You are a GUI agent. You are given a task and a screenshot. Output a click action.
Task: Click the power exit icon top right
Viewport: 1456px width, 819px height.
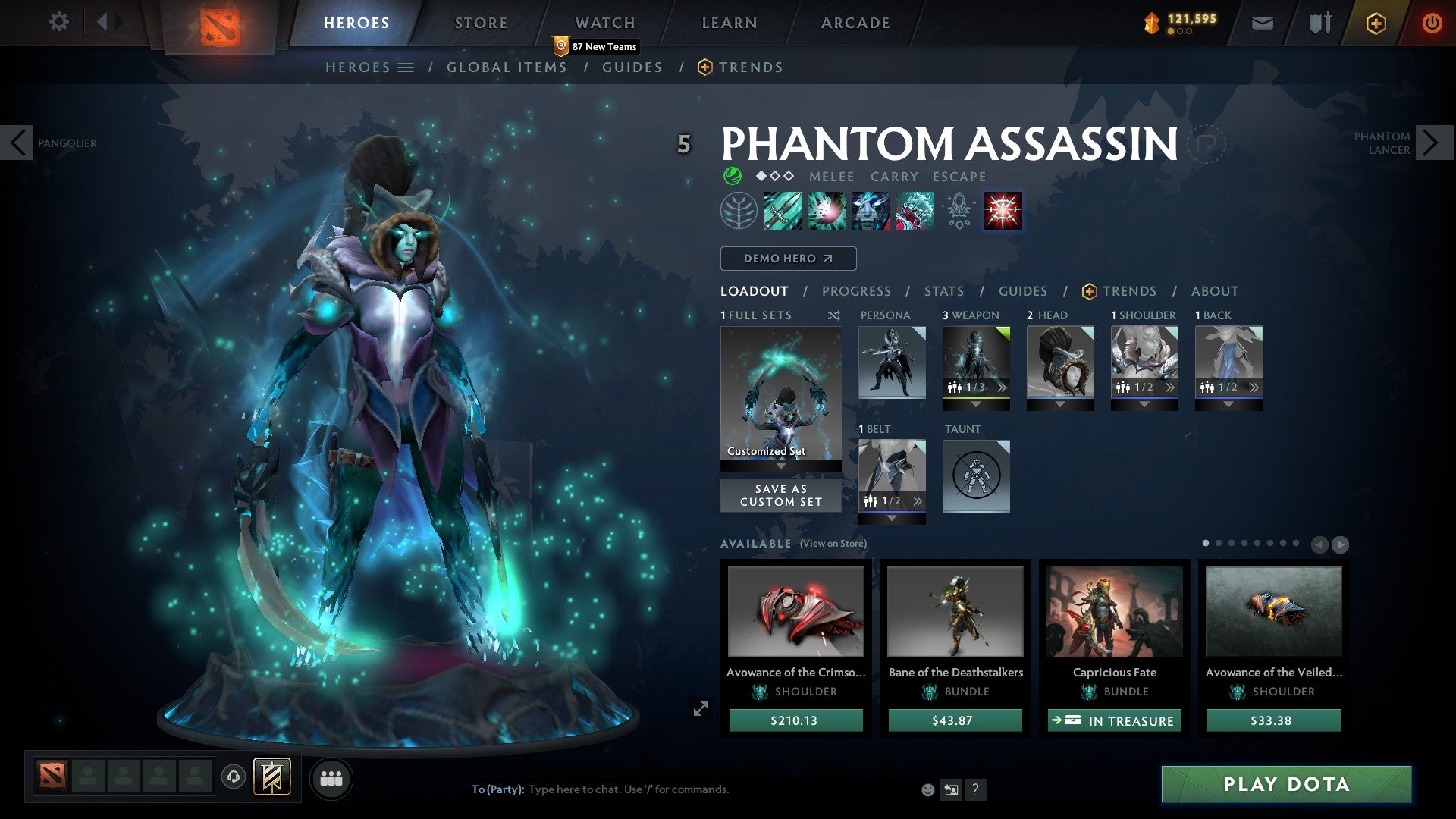pyautogui.click(x=1432, y=23)
